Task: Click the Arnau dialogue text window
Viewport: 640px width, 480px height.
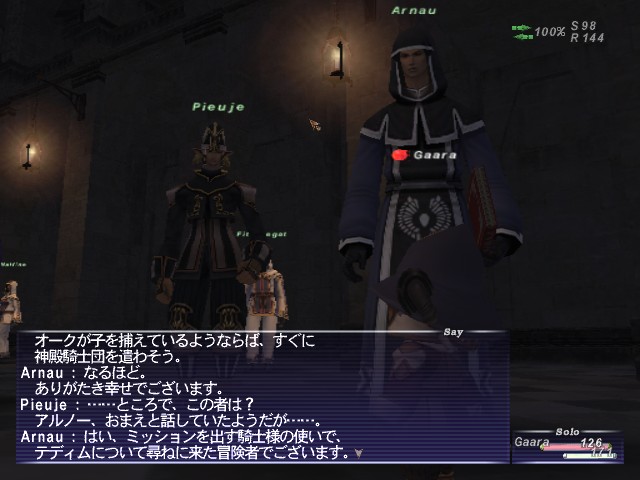Action: 260,397
